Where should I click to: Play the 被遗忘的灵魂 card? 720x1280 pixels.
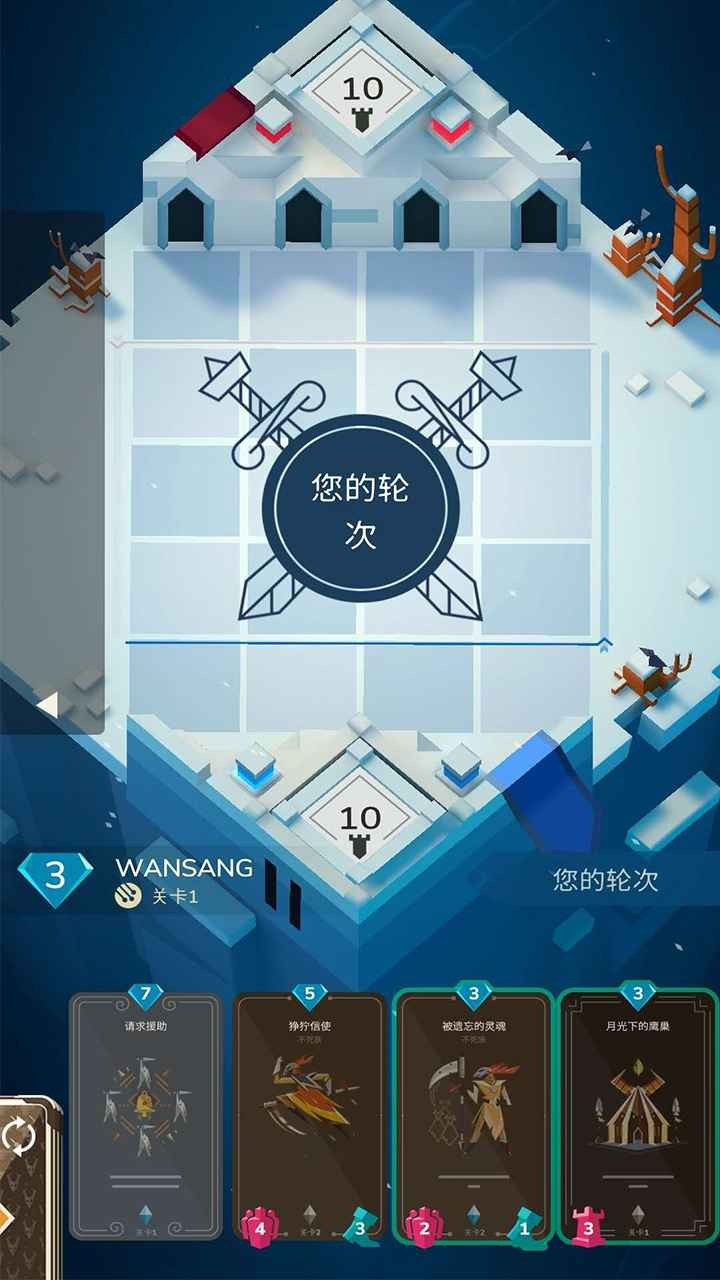pos(472,1115)
